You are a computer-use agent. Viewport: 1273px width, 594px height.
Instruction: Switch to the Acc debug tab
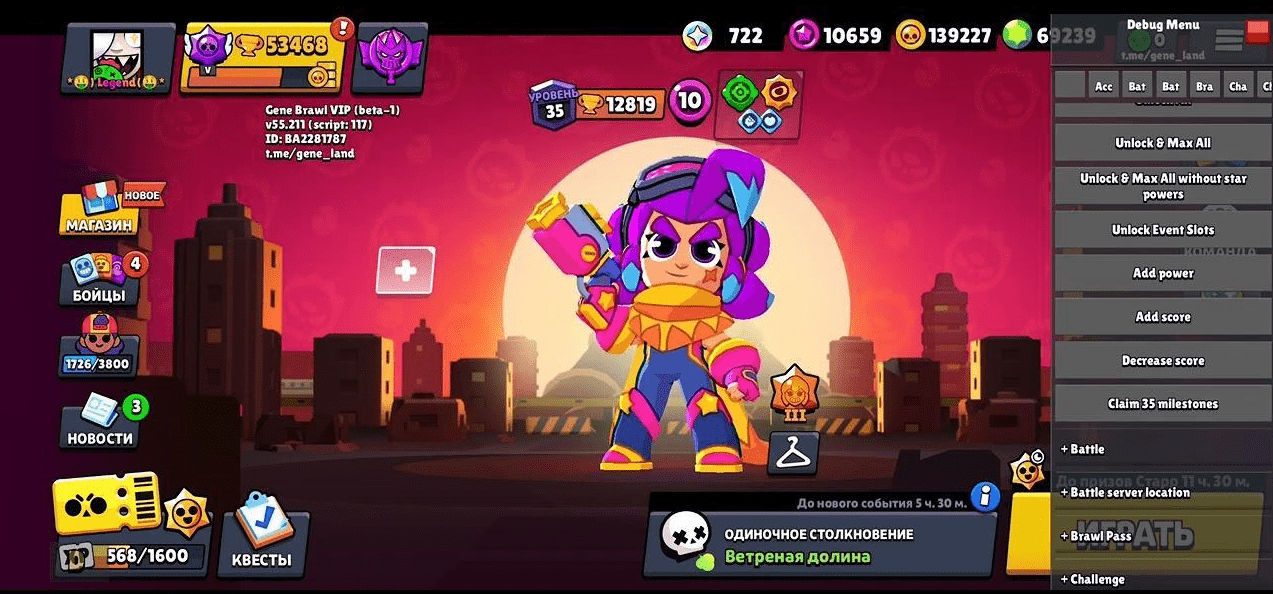pos(1104,86)
